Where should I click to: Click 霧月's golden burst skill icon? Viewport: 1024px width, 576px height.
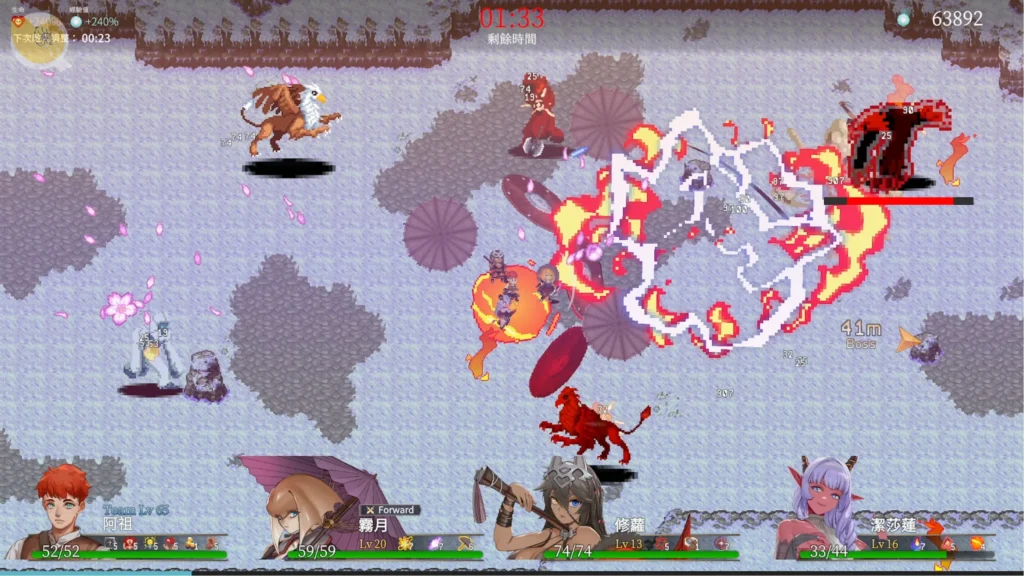(x=405, y=543)
